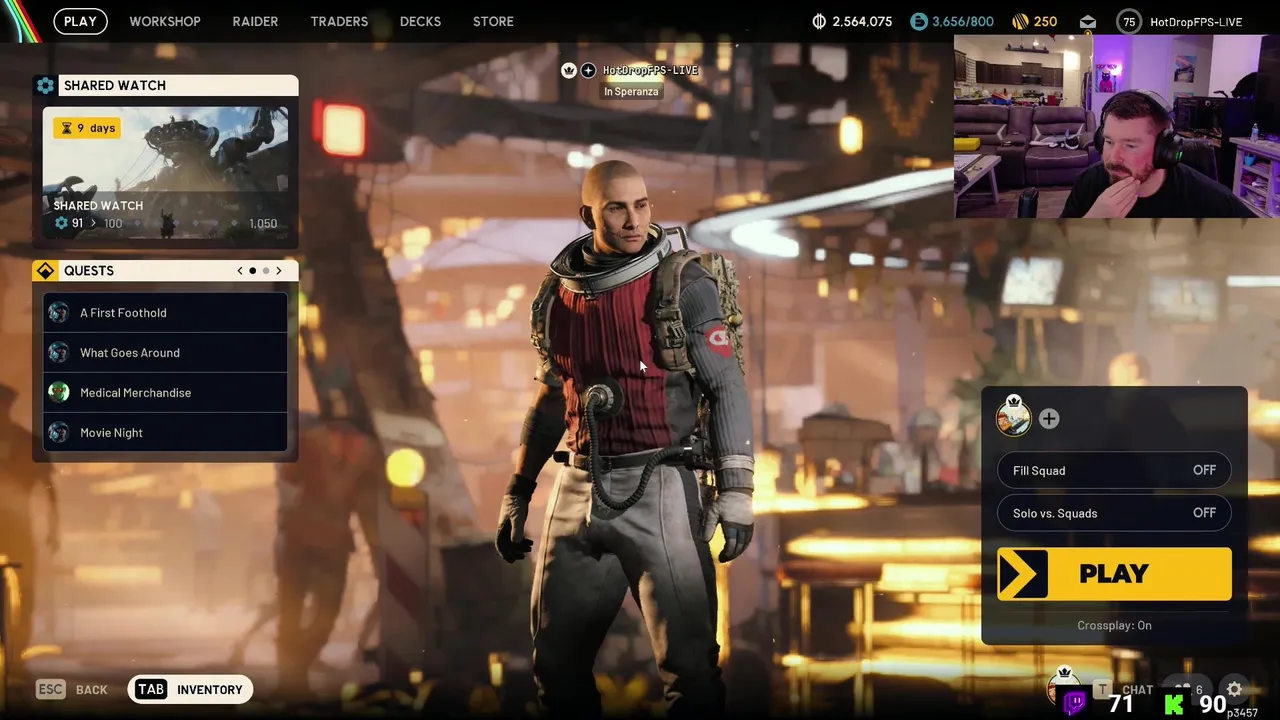Toggle Solo vs. Squads setting

tap(1114, 513)
